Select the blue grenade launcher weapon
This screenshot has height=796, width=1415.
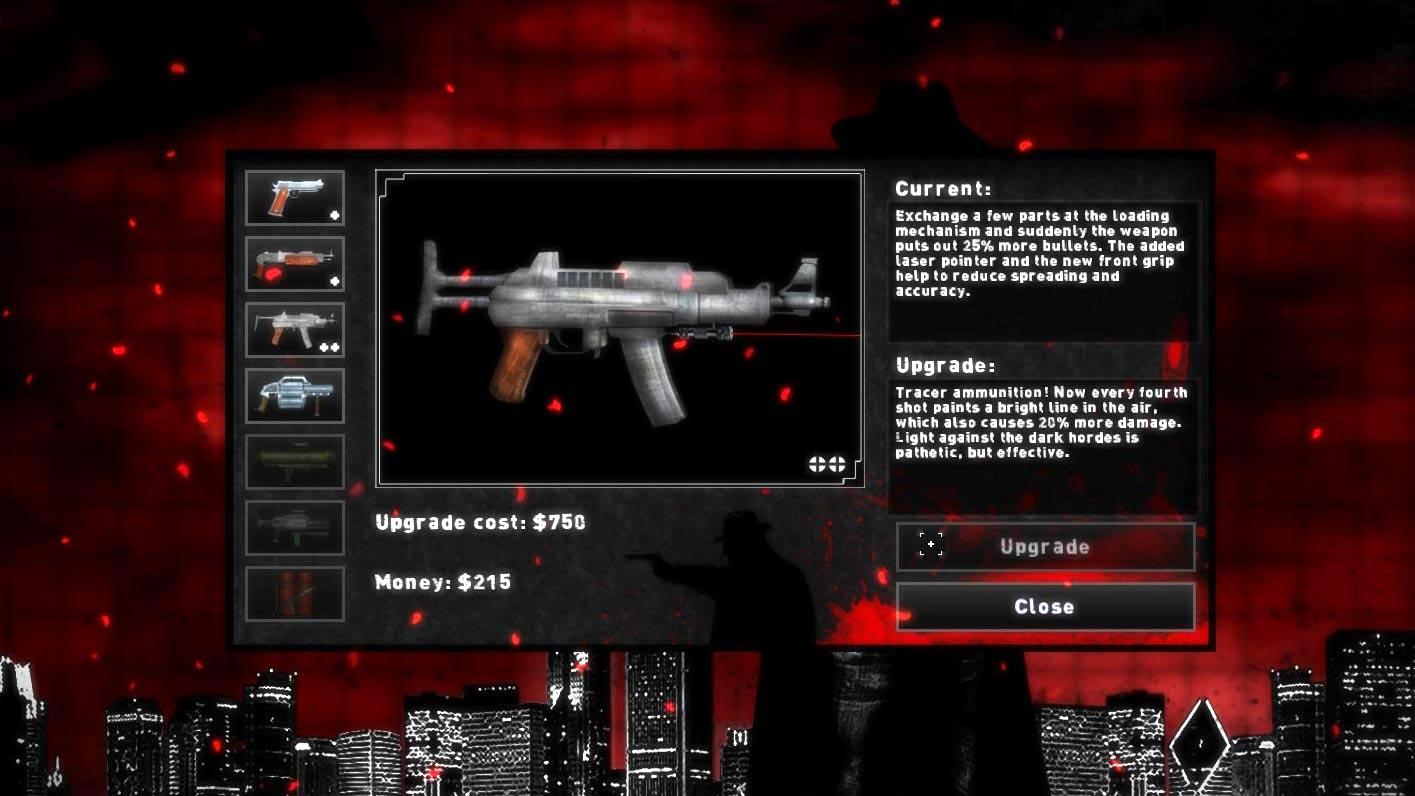click(x=294, y=395)
